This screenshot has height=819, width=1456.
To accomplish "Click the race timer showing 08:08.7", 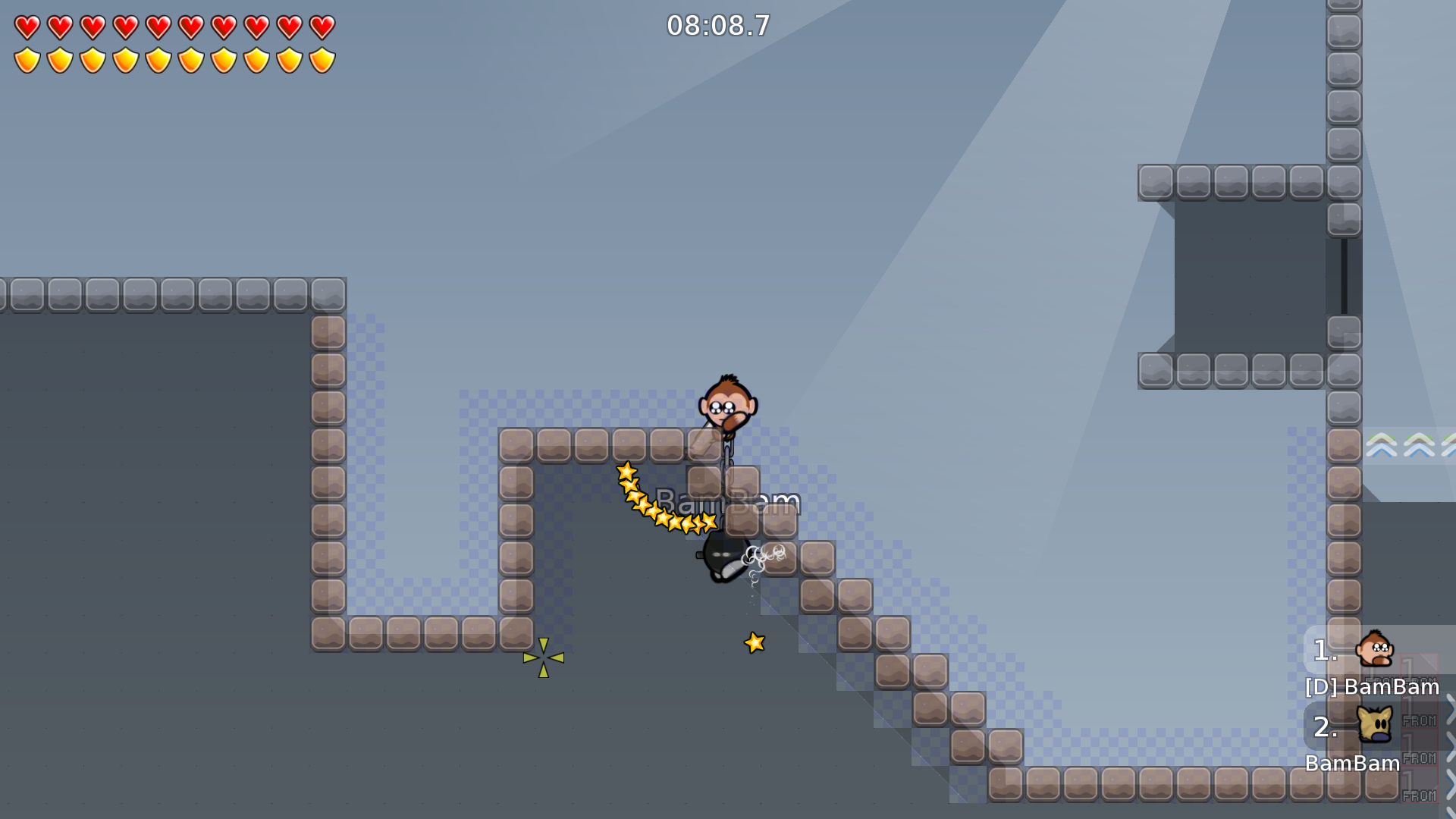I will (x=717, y=25).
